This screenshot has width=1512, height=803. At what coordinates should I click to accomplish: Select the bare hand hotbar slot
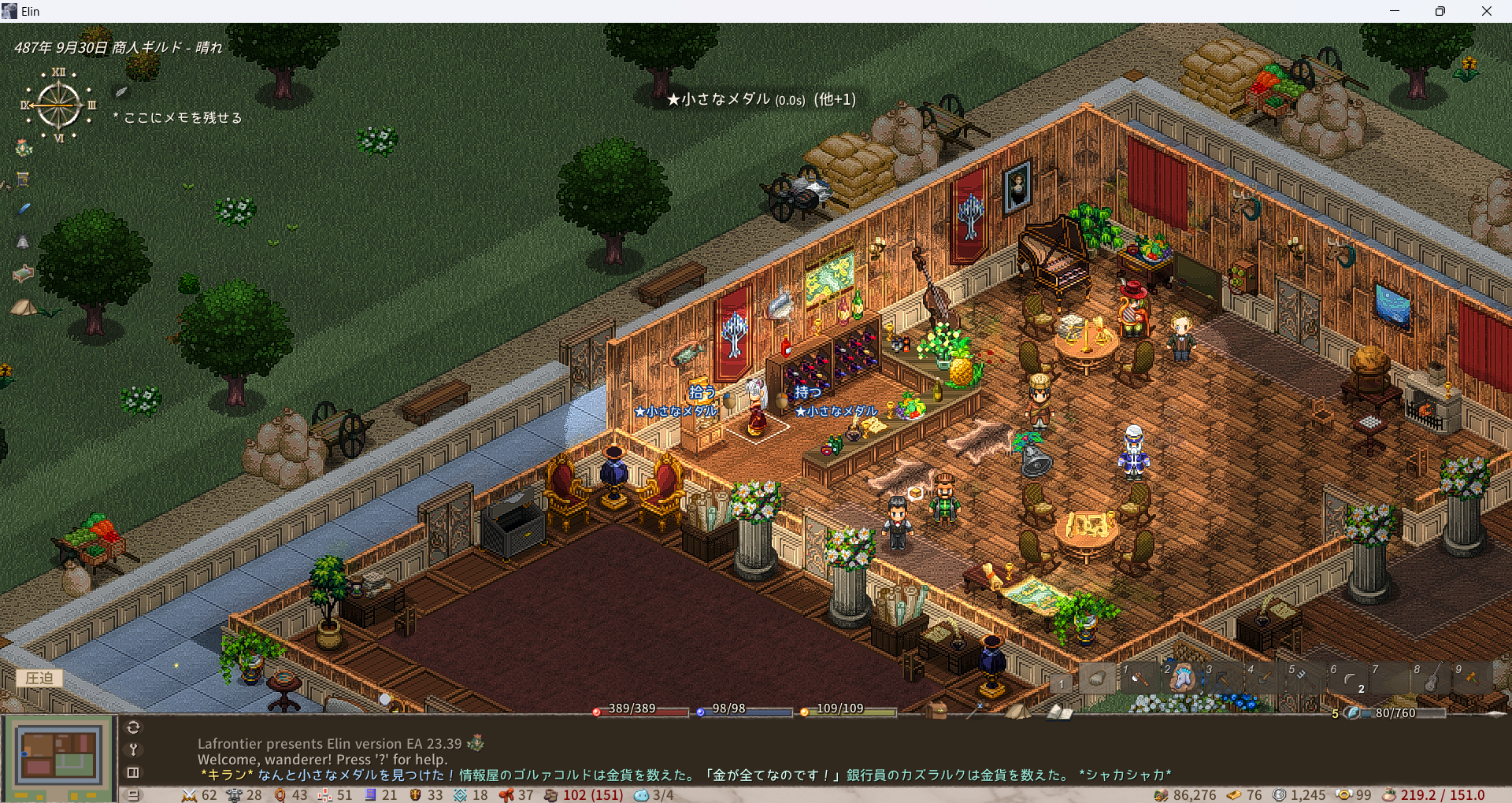click(1098, 677)
